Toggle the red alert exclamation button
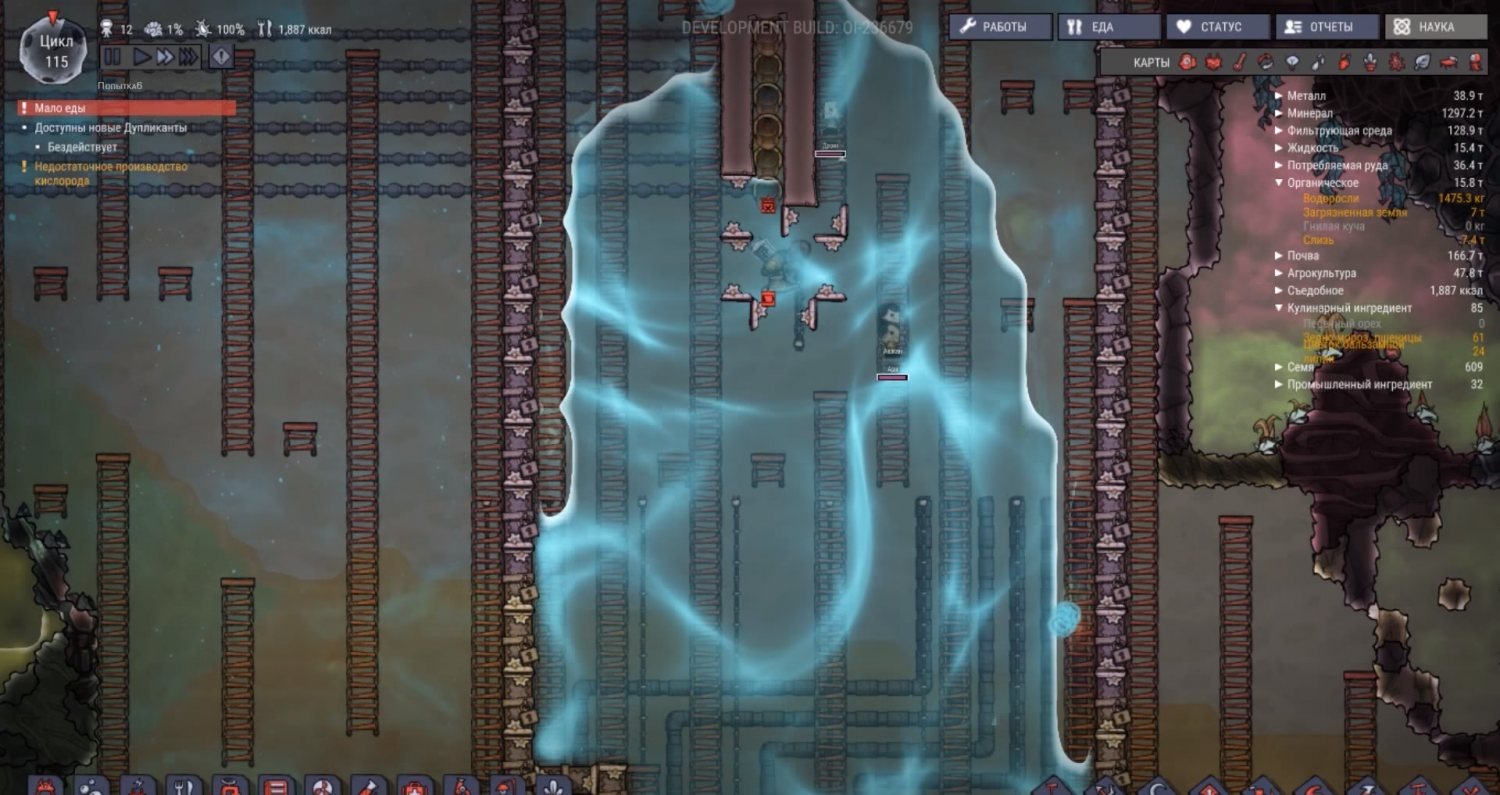Screen dimensions: 1500x795 tap(221, 56)
